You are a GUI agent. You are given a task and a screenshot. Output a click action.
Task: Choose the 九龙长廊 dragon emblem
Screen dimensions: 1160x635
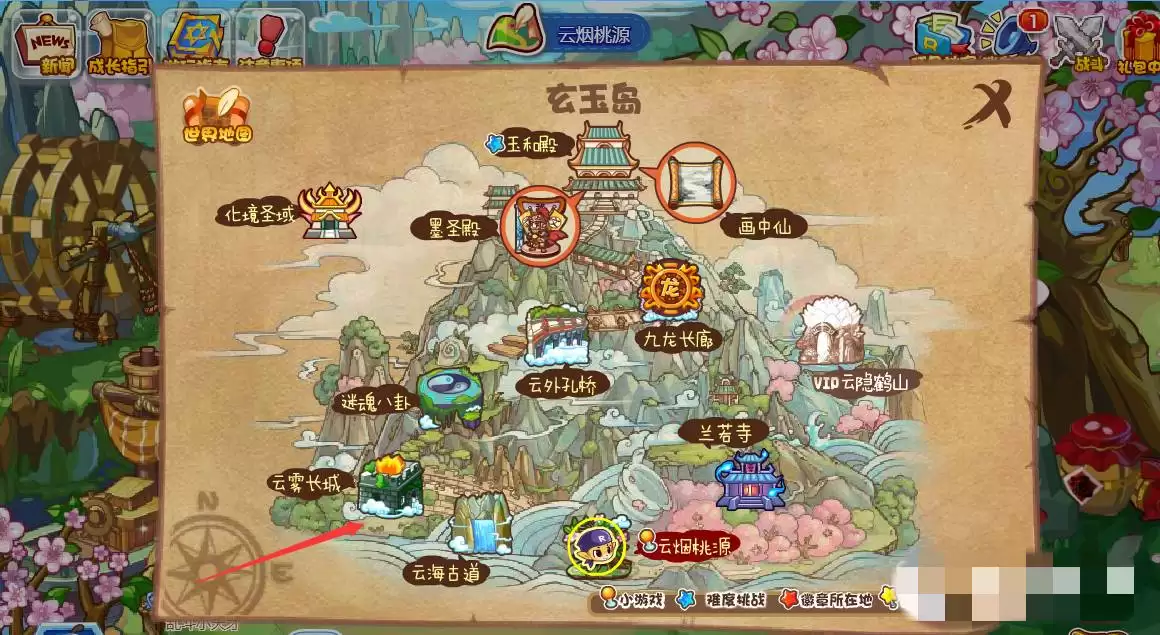tap(668, 290)
